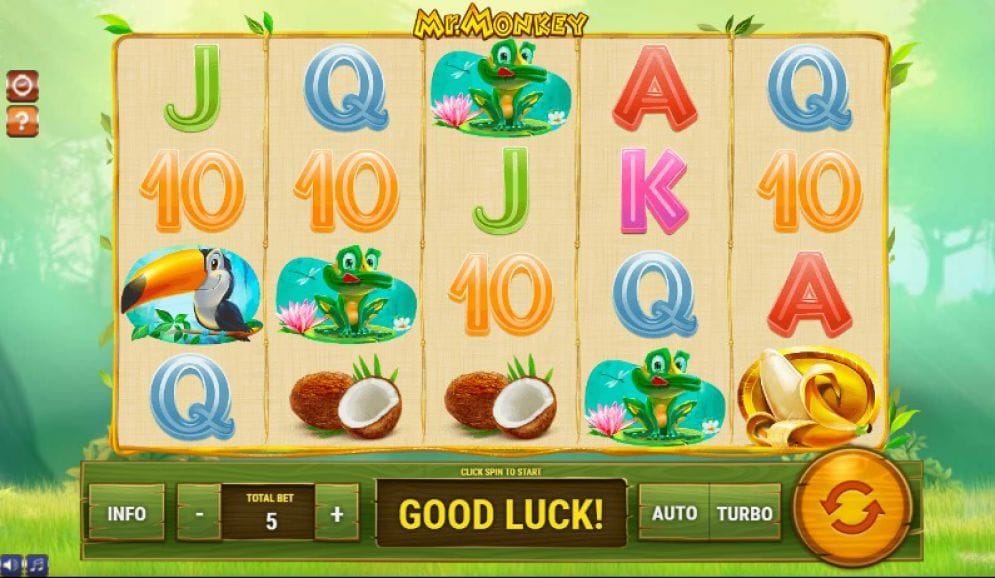Open the INFO paytable
The width and height of the screenshot is (995, 578).
127,513
